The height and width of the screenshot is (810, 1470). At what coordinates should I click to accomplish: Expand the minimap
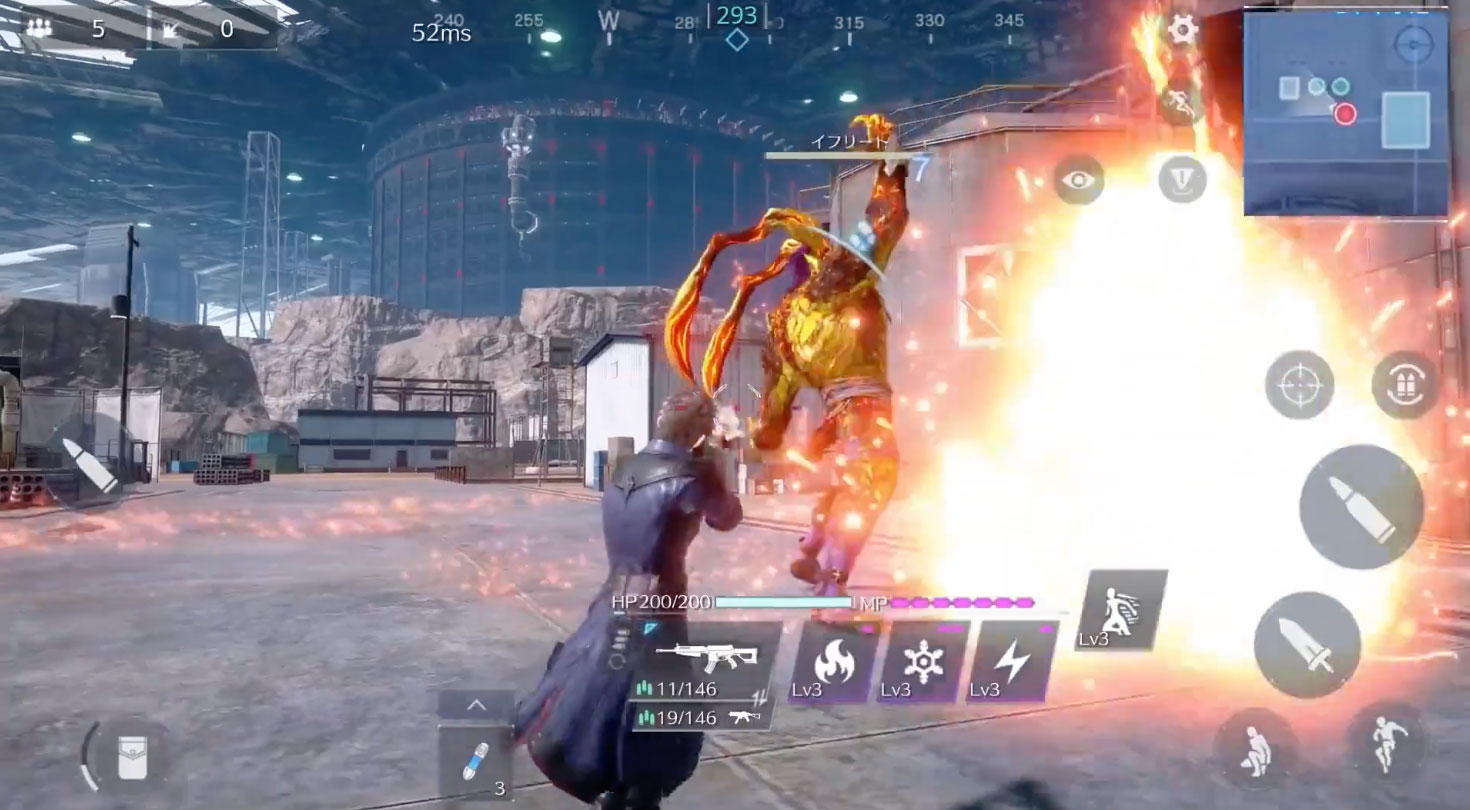pyautogui.click(x=1345, y=113)
